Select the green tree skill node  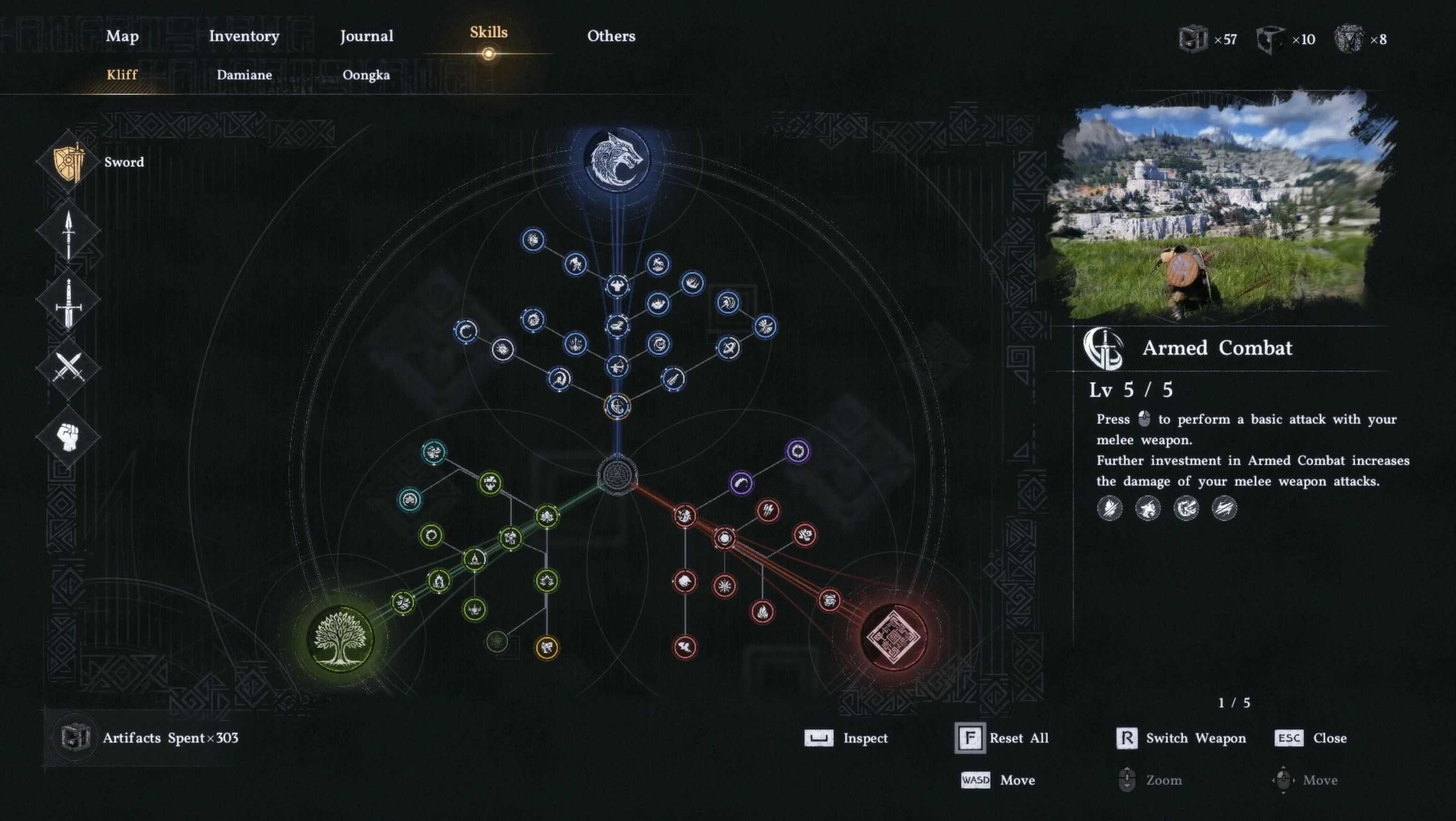point(340,638)
